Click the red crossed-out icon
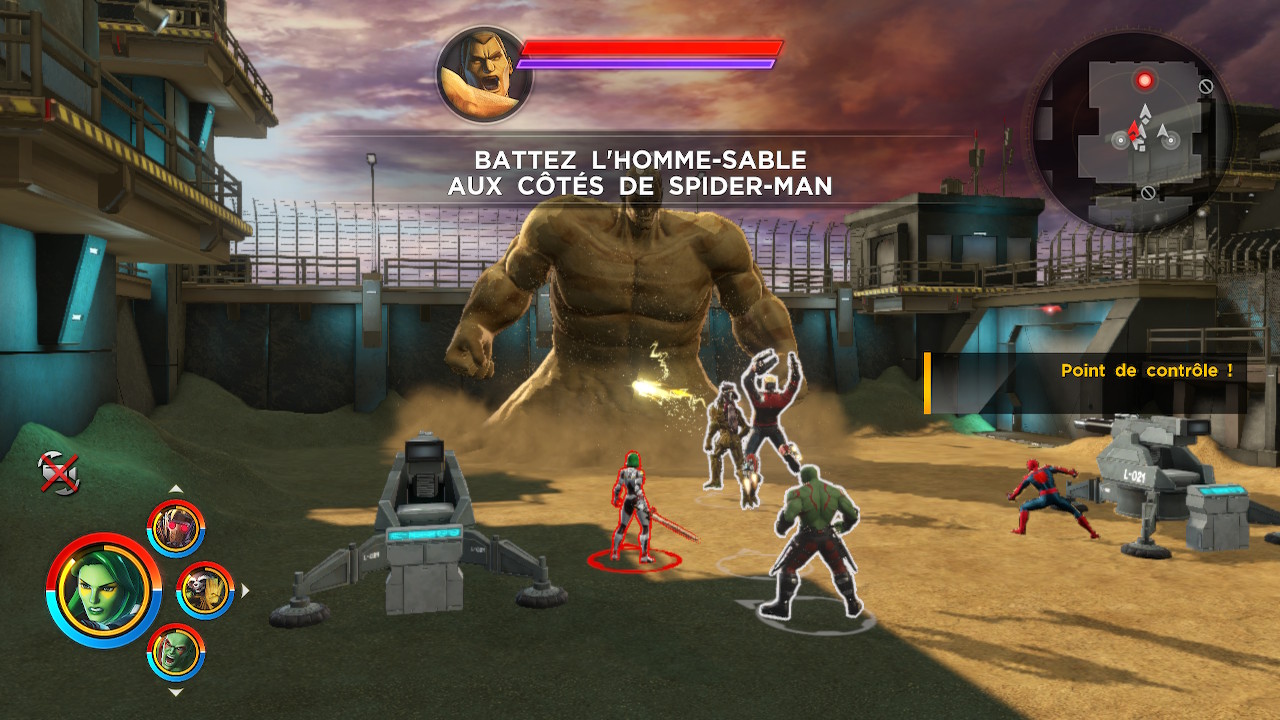Screen dimensions: 1280x720 [59, 472]
